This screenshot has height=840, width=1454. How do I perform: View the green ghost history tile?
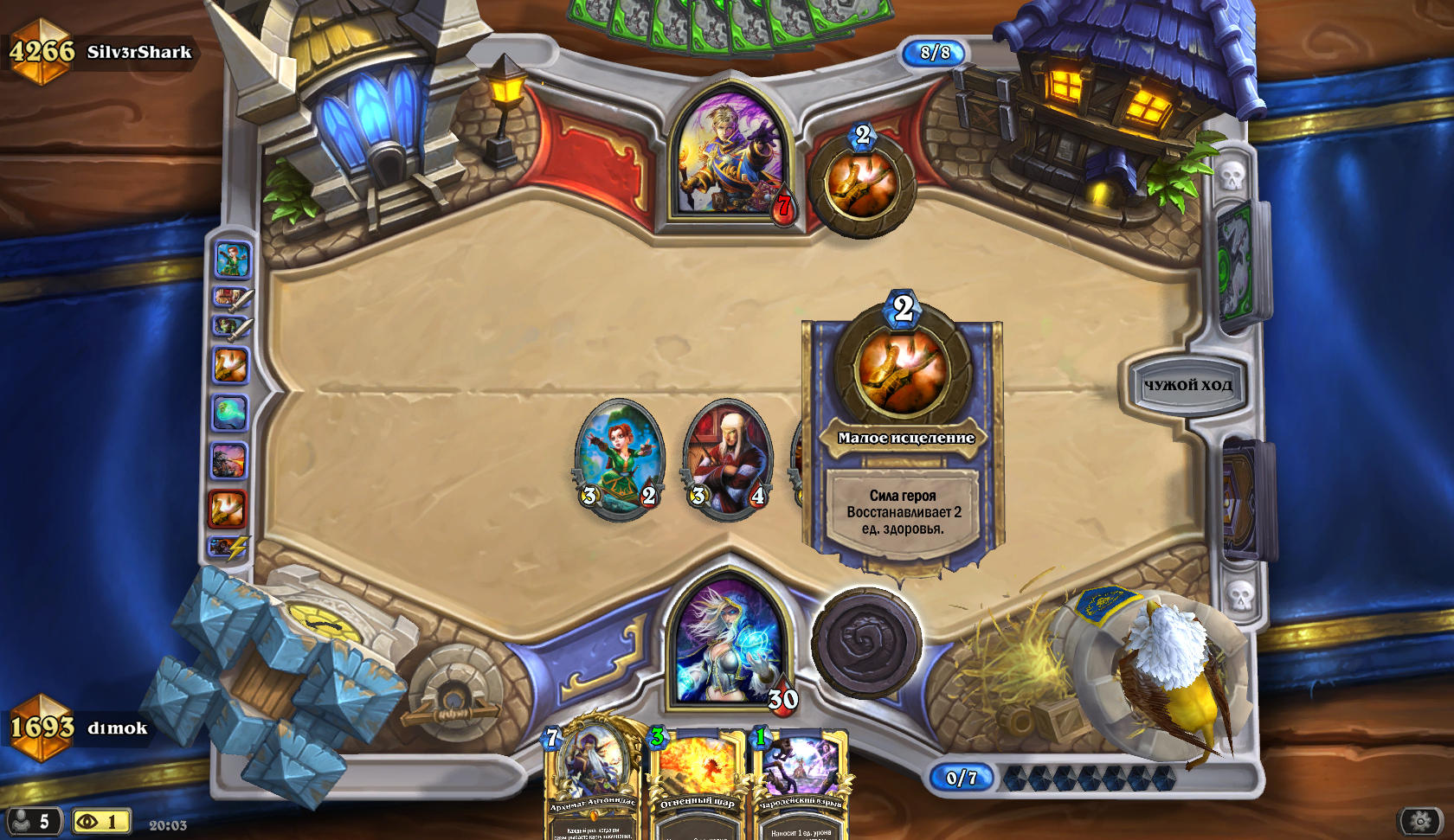click(x=230, y=414)
